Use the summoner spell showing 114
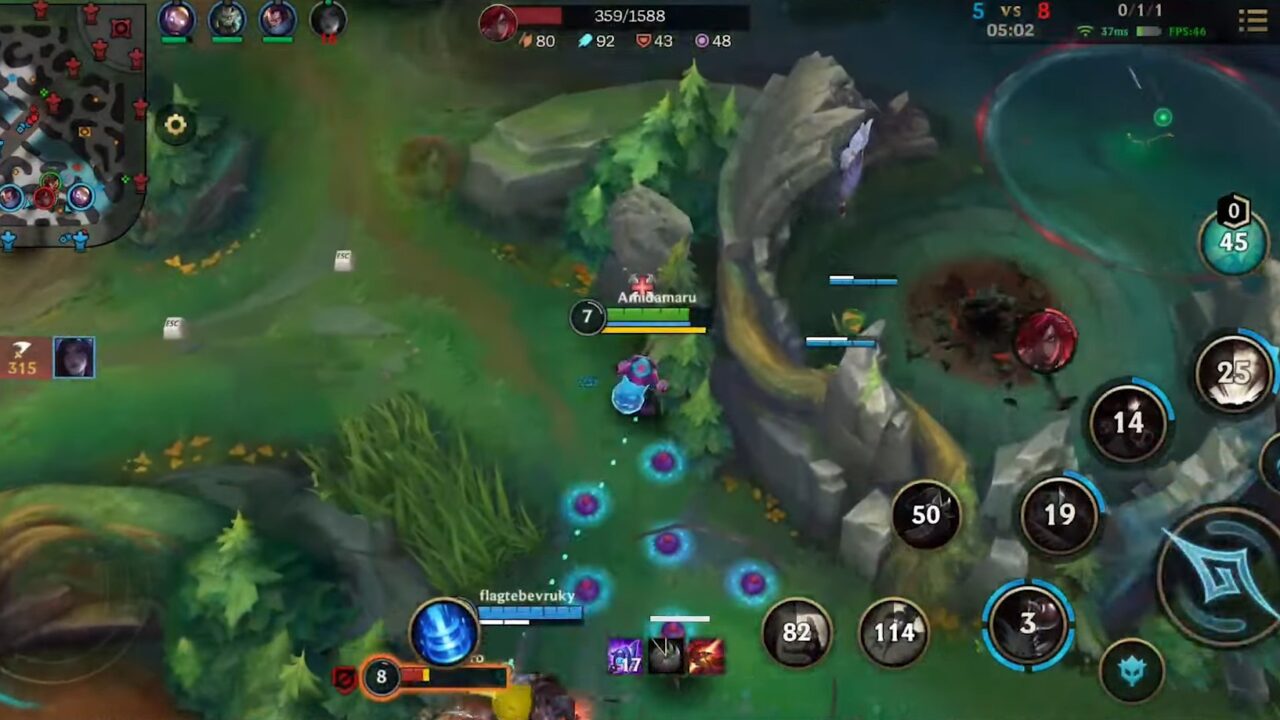This screenshot has width=1280, height=720. click(891, 633)
